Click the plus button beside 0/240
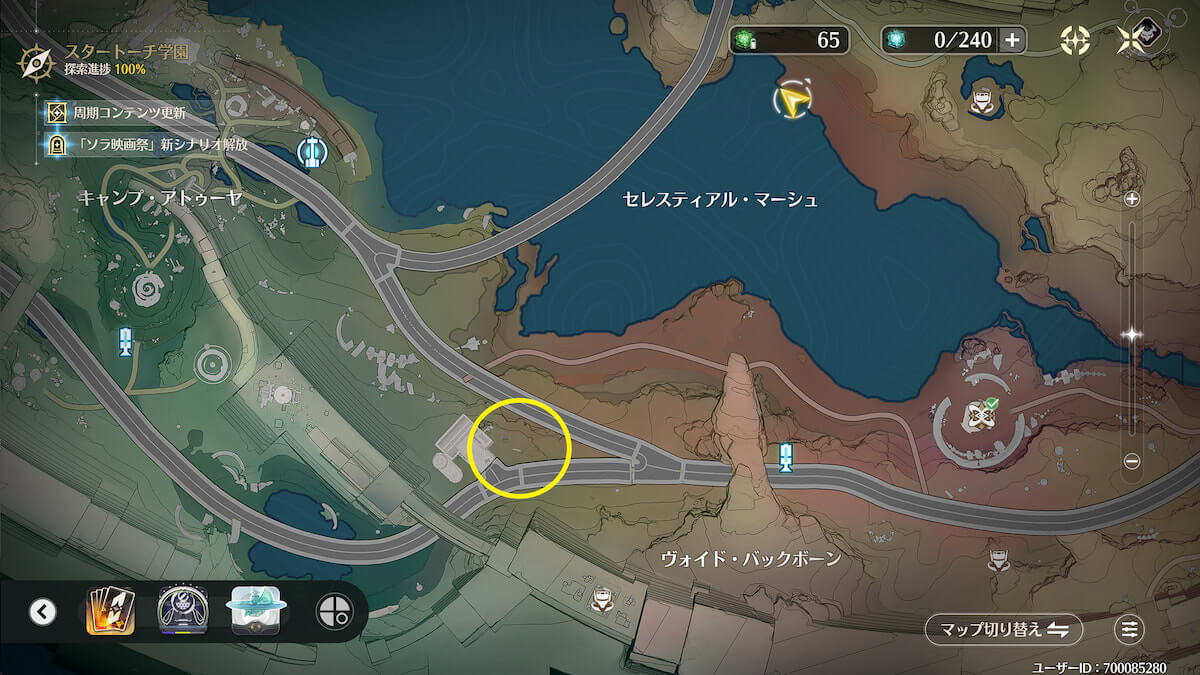Viewport: 1200px width, 675px height. 1012,40
